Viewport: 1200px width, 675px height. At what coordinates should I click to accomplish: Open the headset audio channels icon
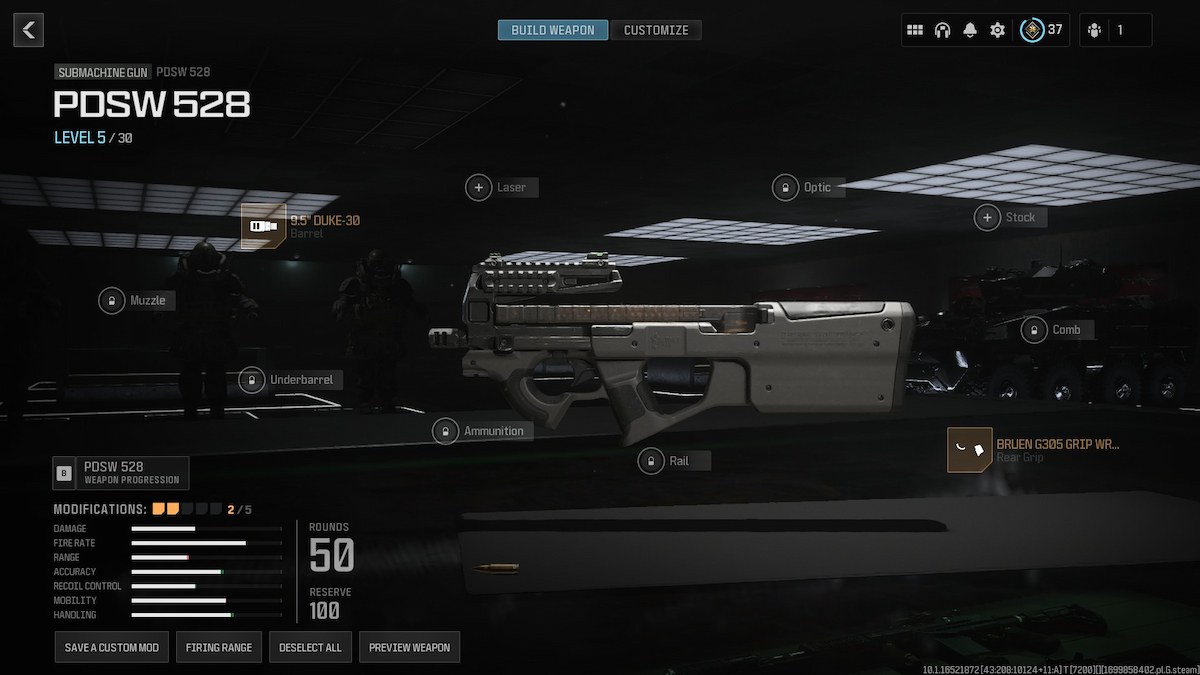(x=942, y=30)
